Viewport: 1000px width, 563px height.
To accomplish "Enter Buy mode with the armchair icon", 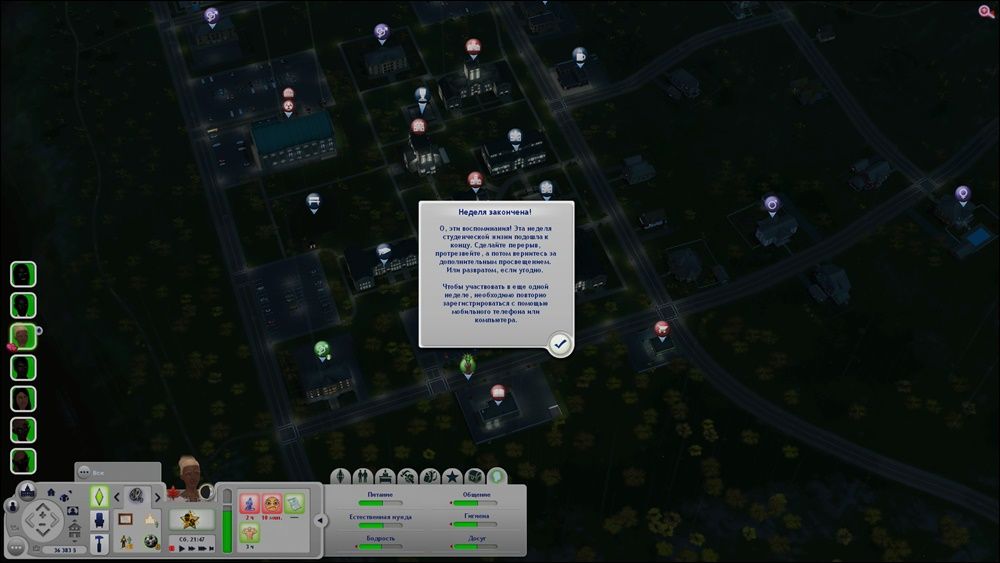I will tap(100, 520).
